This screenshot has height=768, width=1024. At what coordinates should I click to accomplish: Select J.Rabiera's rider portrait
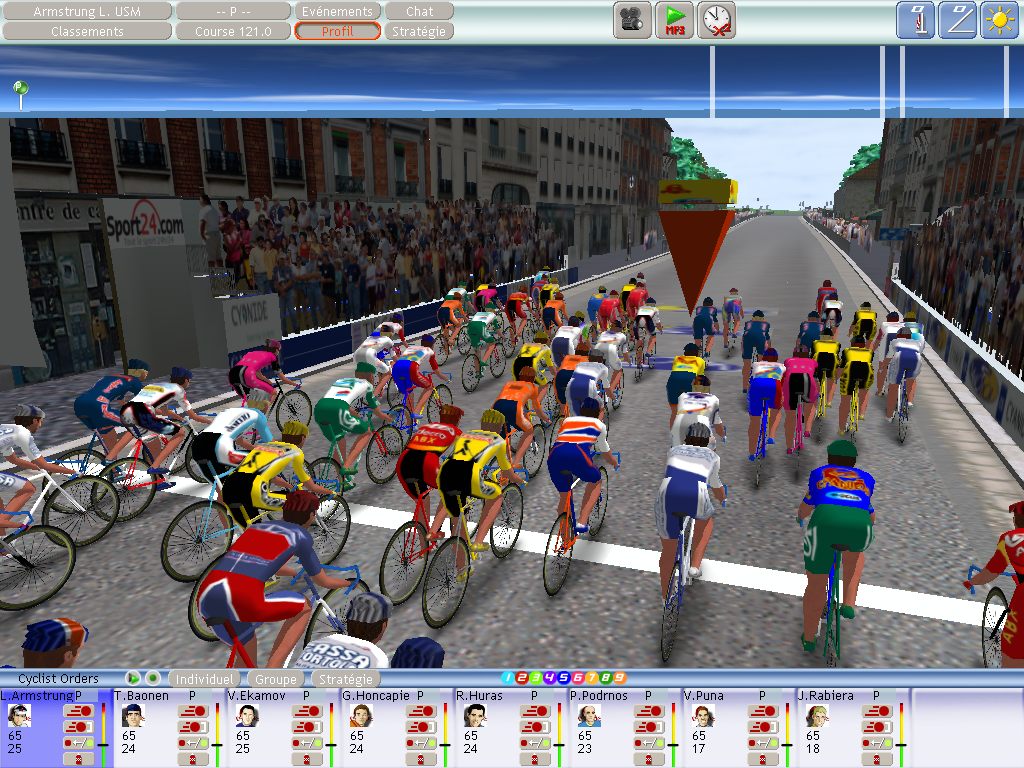816,715
